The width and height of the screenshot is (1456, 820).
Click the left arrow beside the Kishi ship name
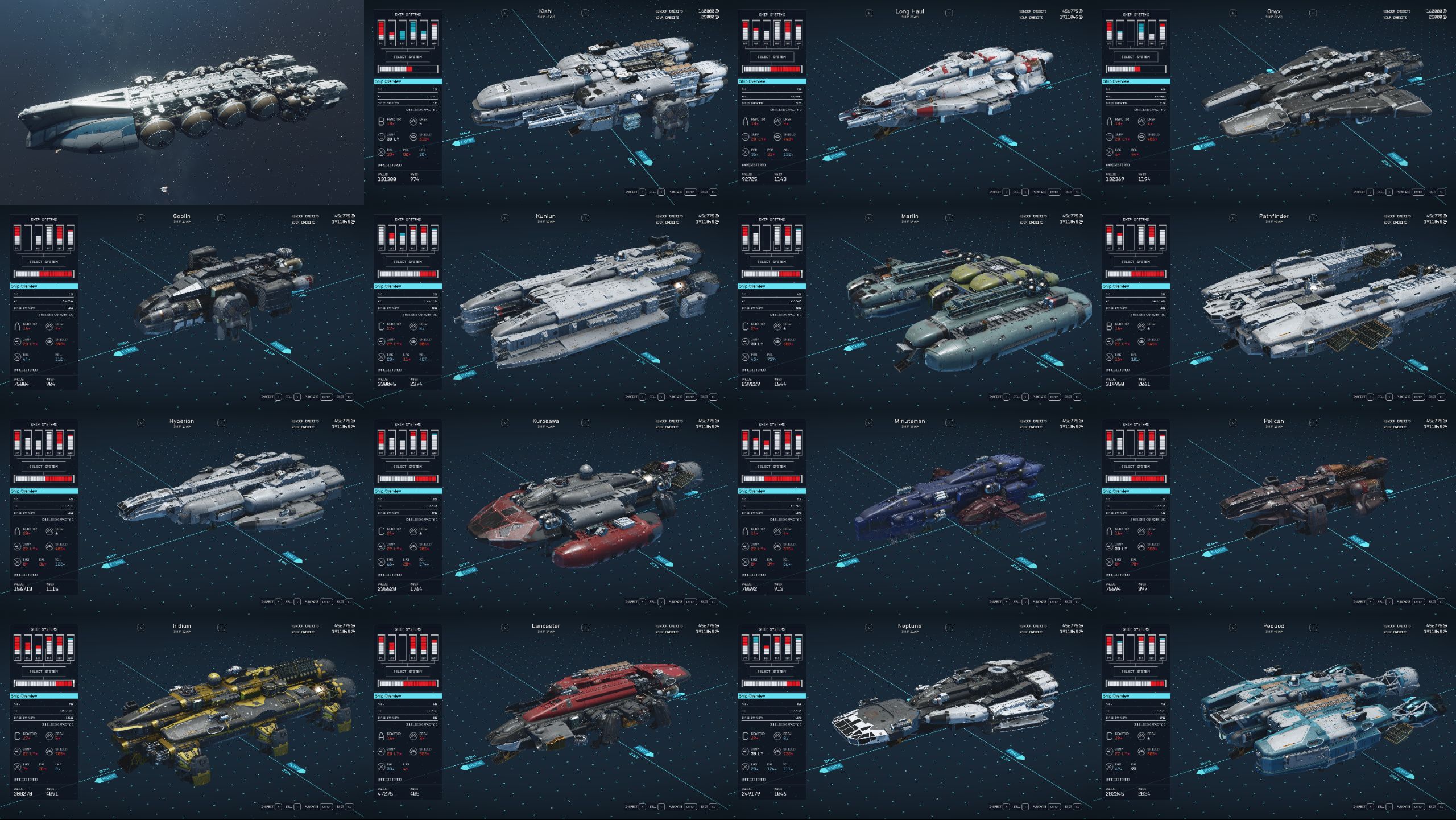pos(505,13)
